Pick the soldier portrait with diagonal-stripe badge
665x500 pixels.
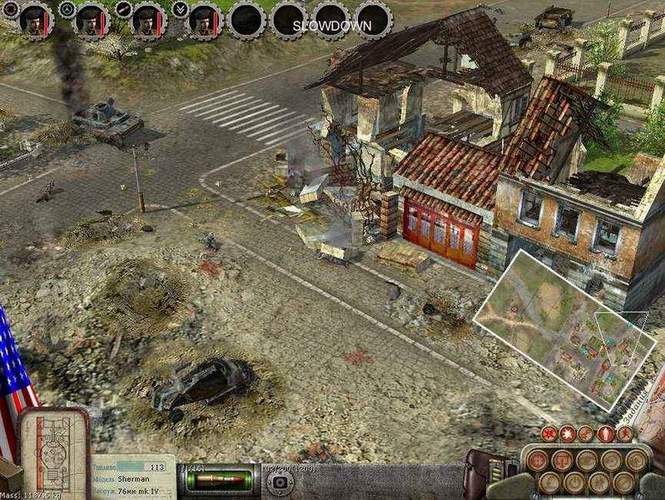pyautogui.click(x=148, y=18)
